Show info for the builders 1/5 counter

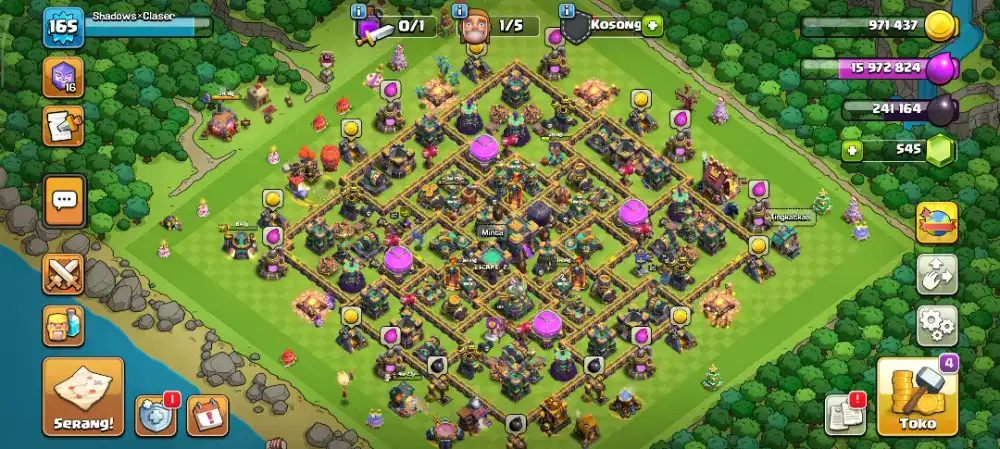461,11
